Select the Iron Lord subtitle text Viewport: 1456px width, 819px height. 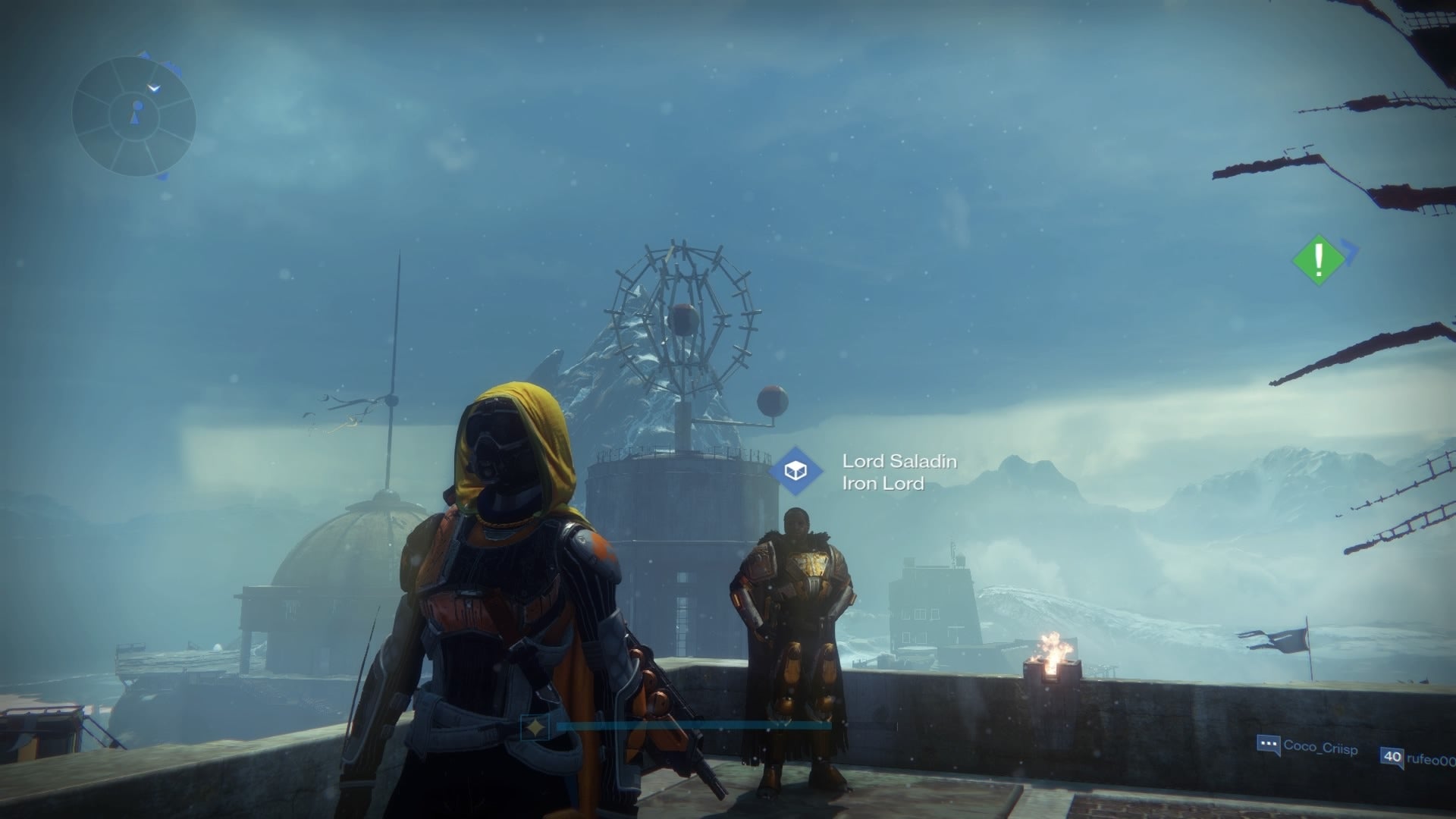coord(882,483)
